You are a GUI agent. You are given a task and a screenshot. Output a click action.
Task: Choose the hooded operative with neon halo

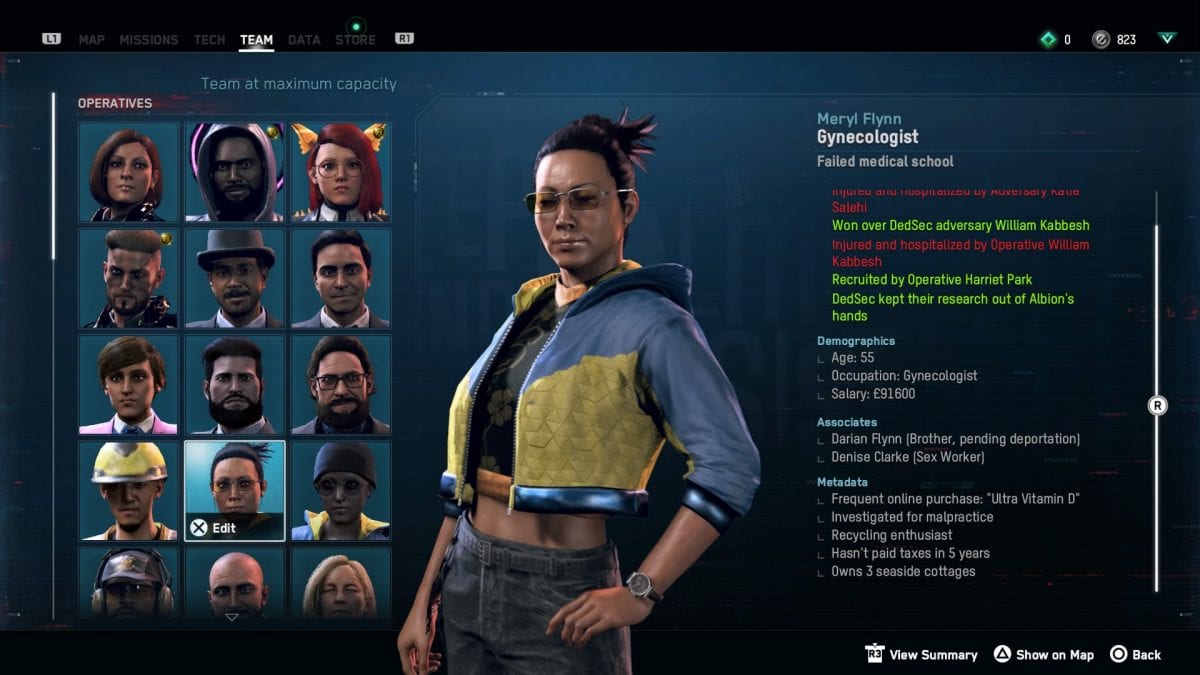pyautogui.click(x=235, y=171)
